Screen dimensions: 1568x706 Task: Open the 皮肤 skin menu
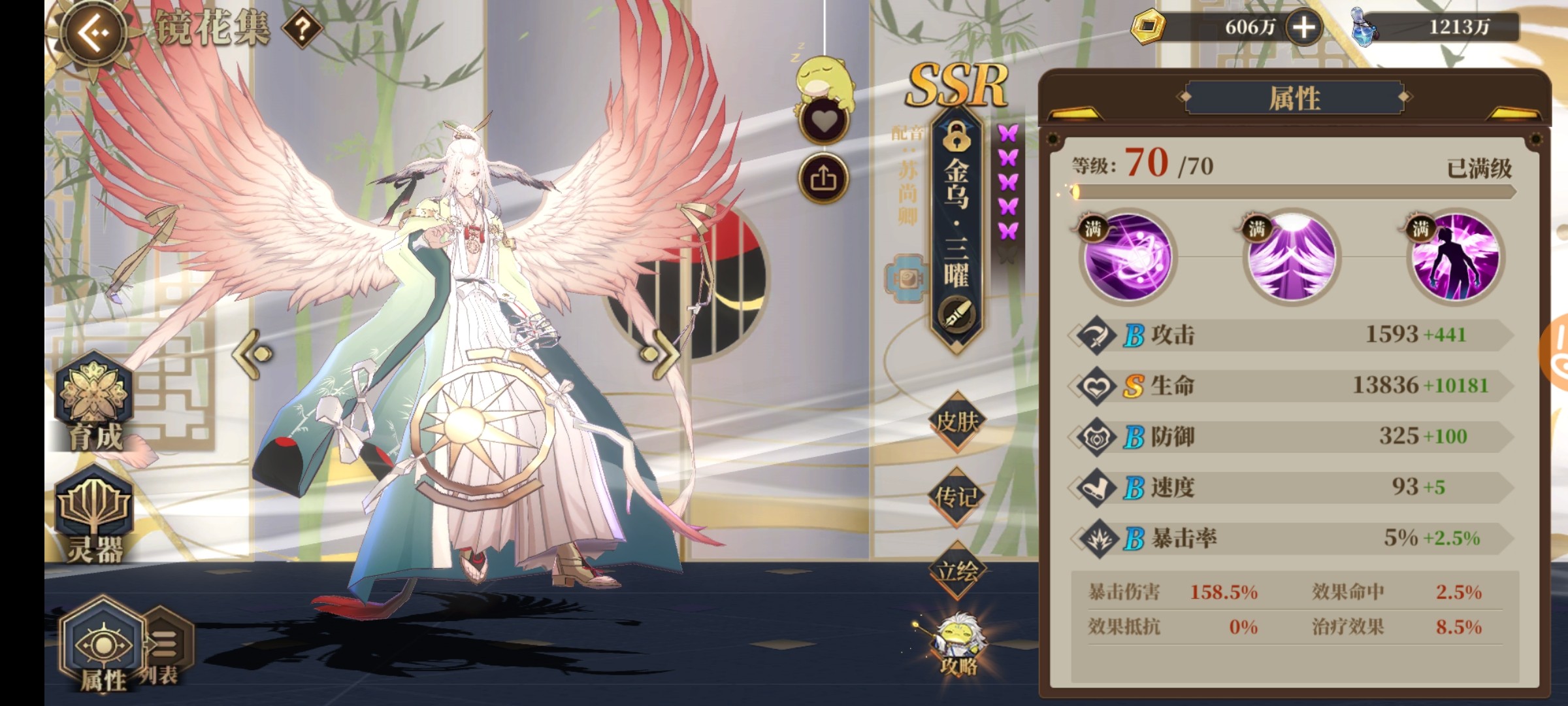(x=956, y=422)
